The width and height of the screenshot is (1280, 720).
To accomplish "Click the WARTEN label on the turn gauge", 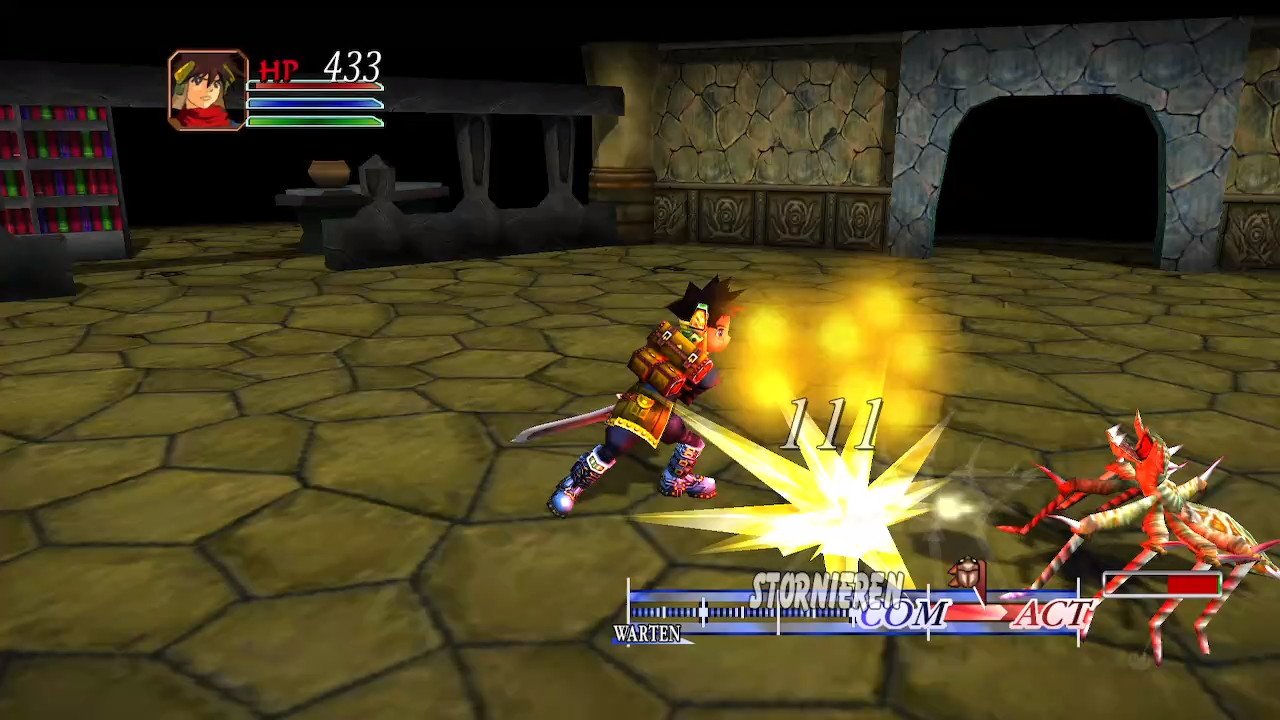I will 647,634.
